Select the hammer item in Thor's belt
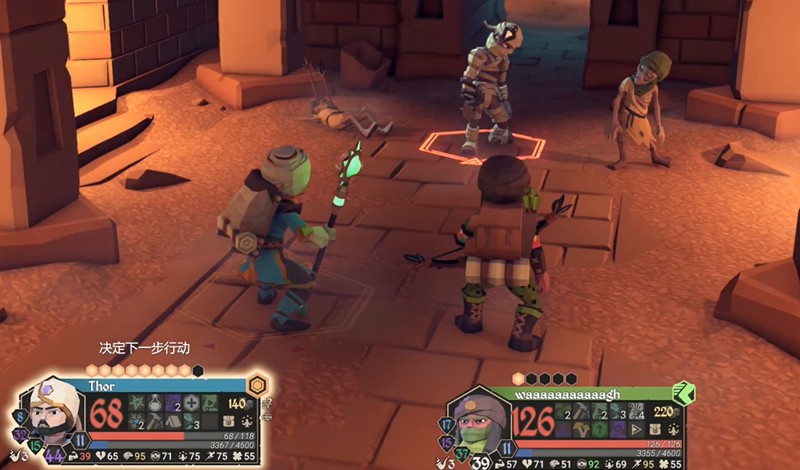 pyautogui.click(x=153, y=421)
